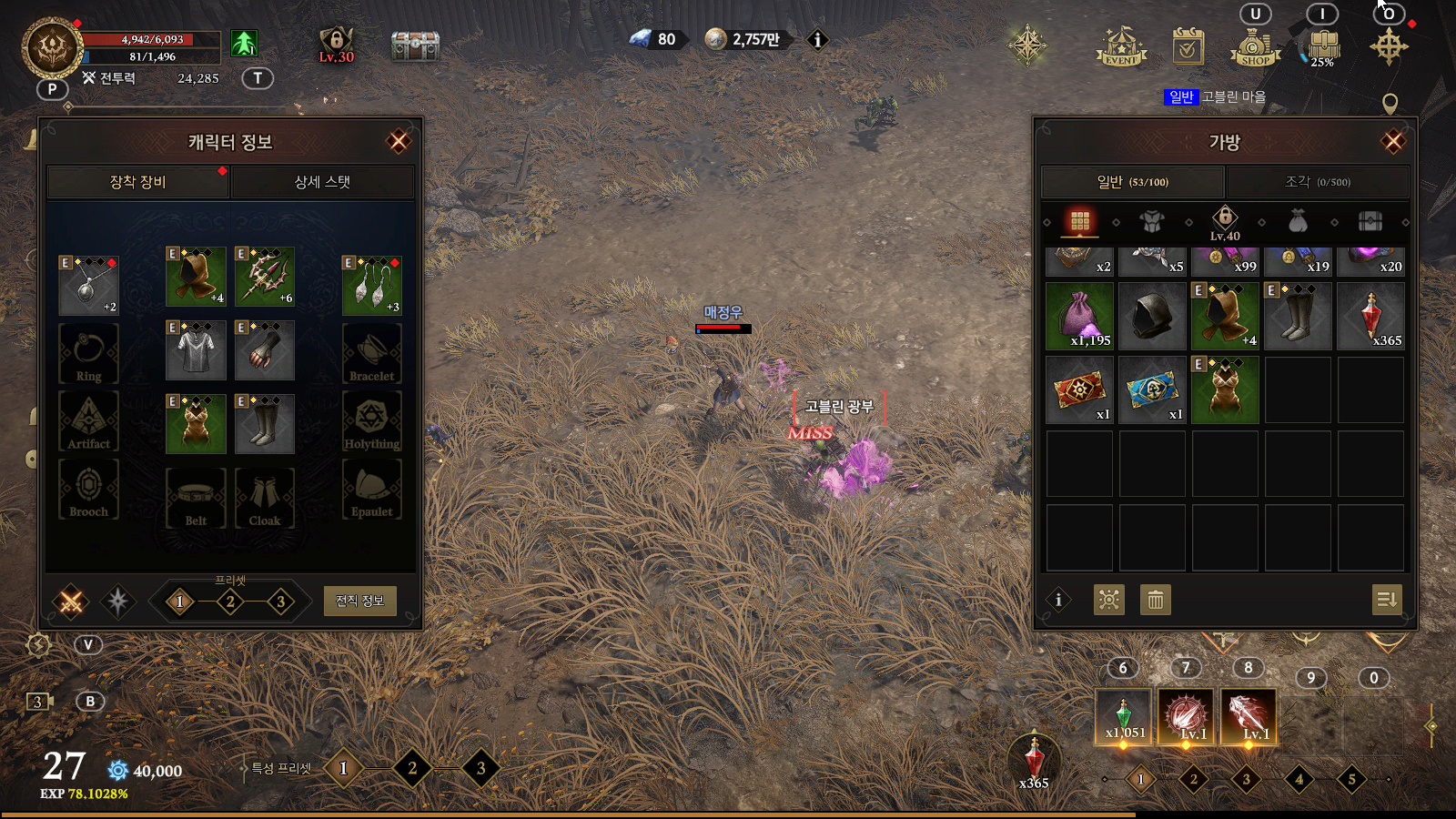This screenshot has height=819, width=1456.
Task: Switch to the 조각 fragments tab
Action: pyautogui.click(x=1317, y=182)
